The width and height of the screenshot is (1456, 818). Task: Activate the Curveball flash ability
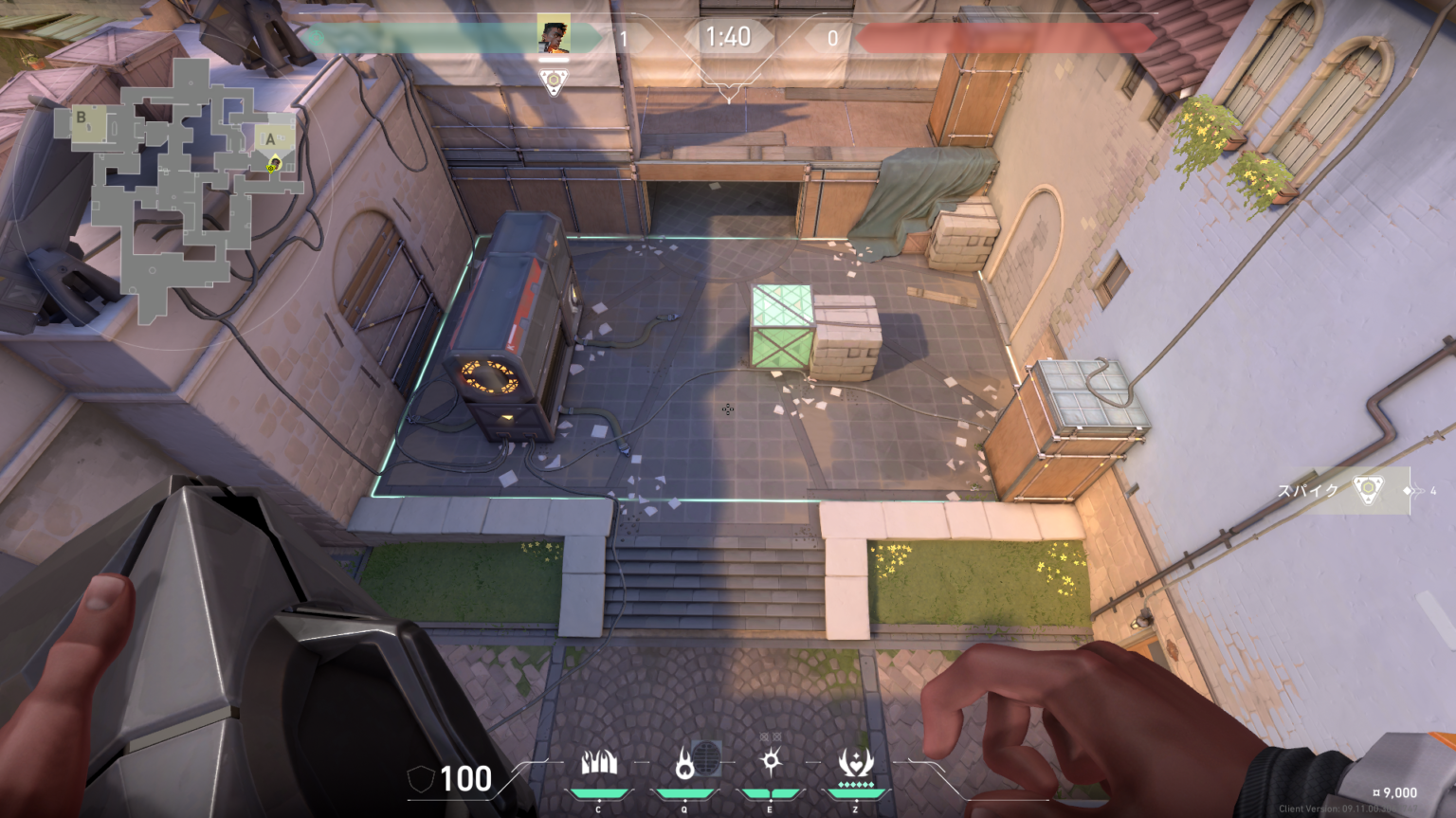pos(771,763)
